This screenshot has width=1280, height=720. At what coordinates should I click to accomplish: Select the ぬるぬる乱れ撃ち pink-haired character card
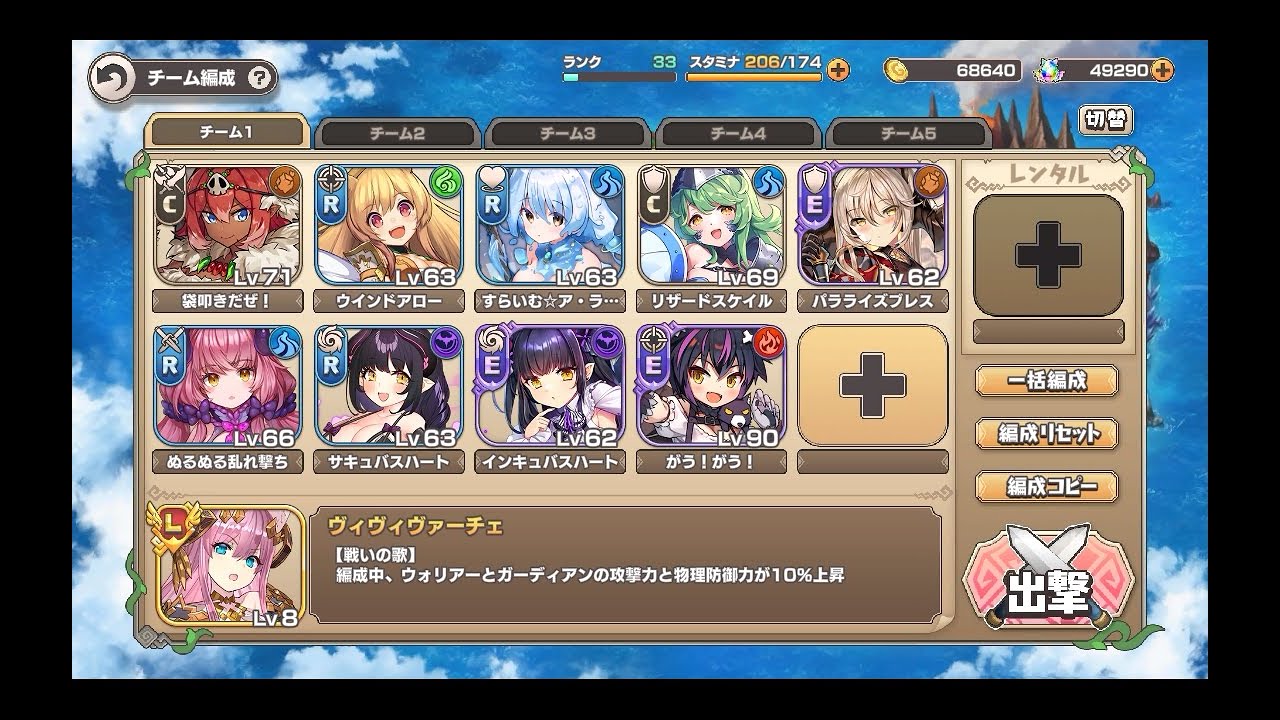coord(228,385)
